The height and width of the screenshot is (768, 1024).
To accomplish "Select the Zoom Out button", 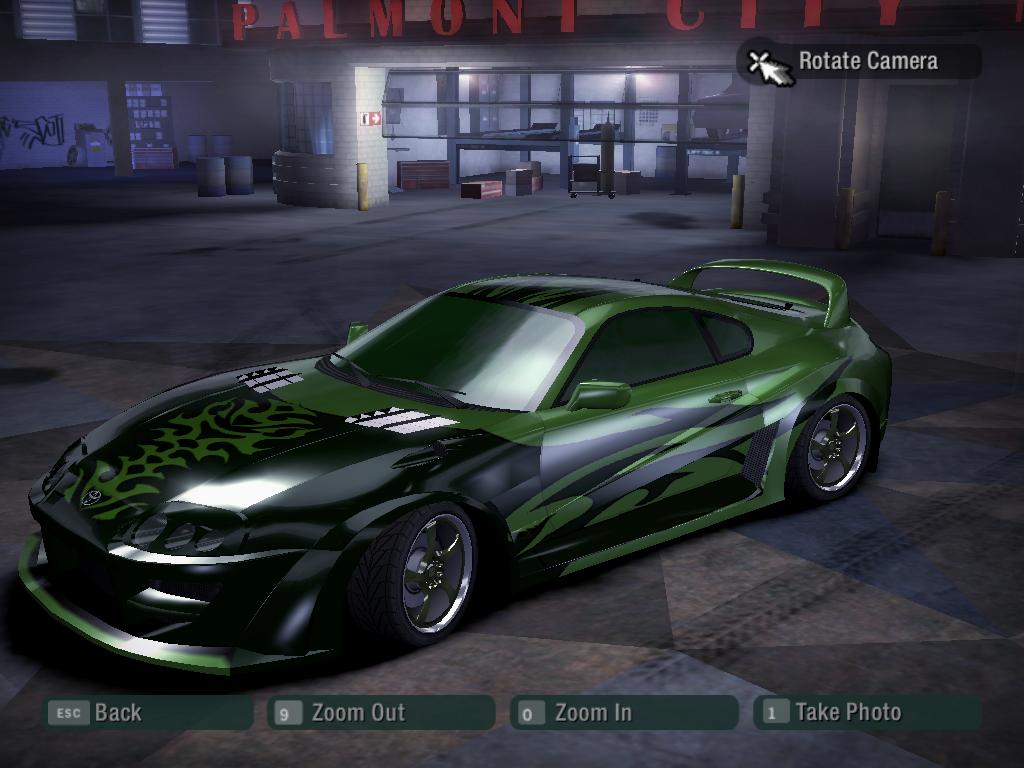I will point(381,713).
